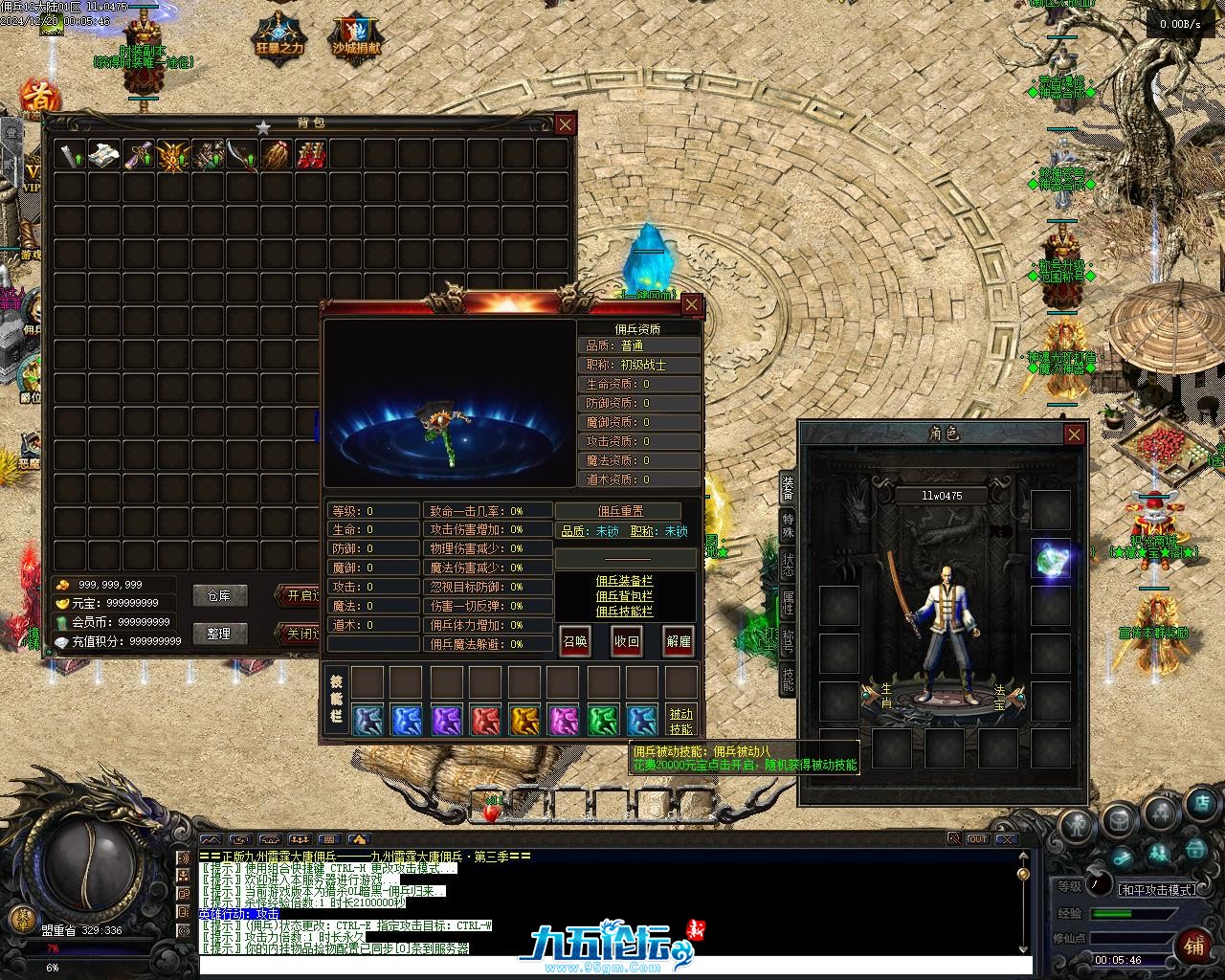
Task: Open the warehouse (仓库) button
Action: pyautogui.click(x=219, y=595)
